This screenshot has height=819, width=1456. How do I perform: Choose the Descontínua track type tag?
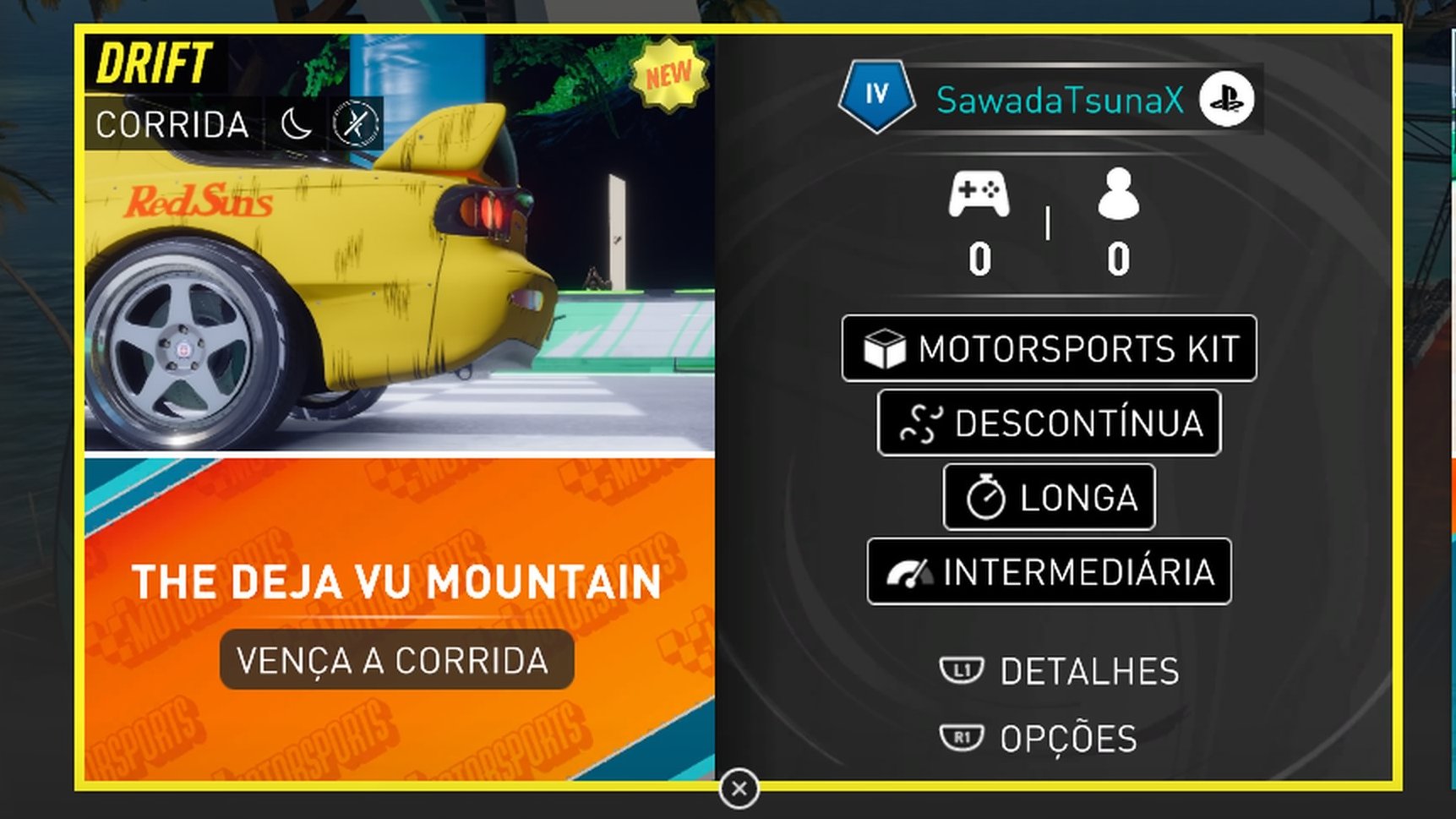[1049, 423]
